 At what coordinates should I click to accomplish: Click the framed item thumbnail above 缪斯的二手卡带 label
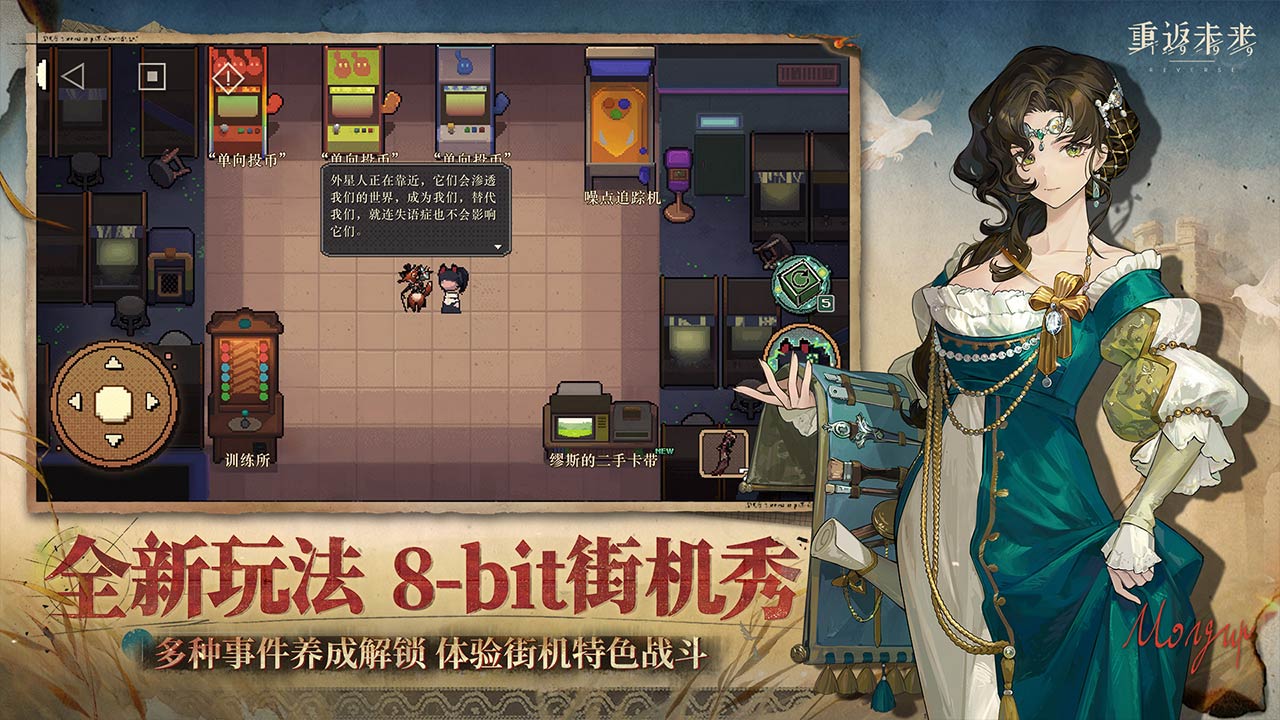coord(723,452)
